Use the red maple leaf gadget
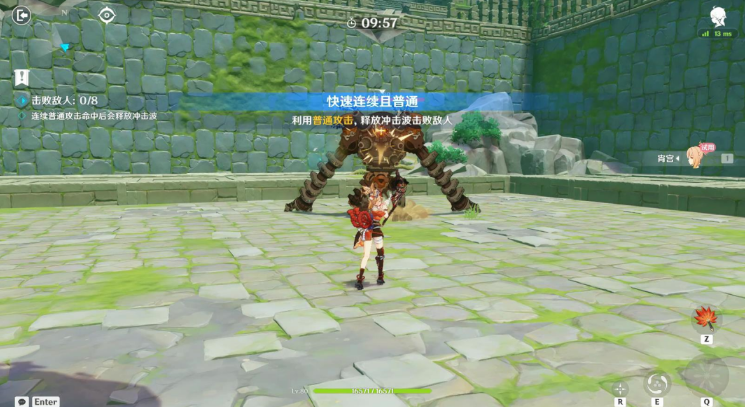Image resolution: width=745 pixels, height=407 pixels. coord(706,319)
